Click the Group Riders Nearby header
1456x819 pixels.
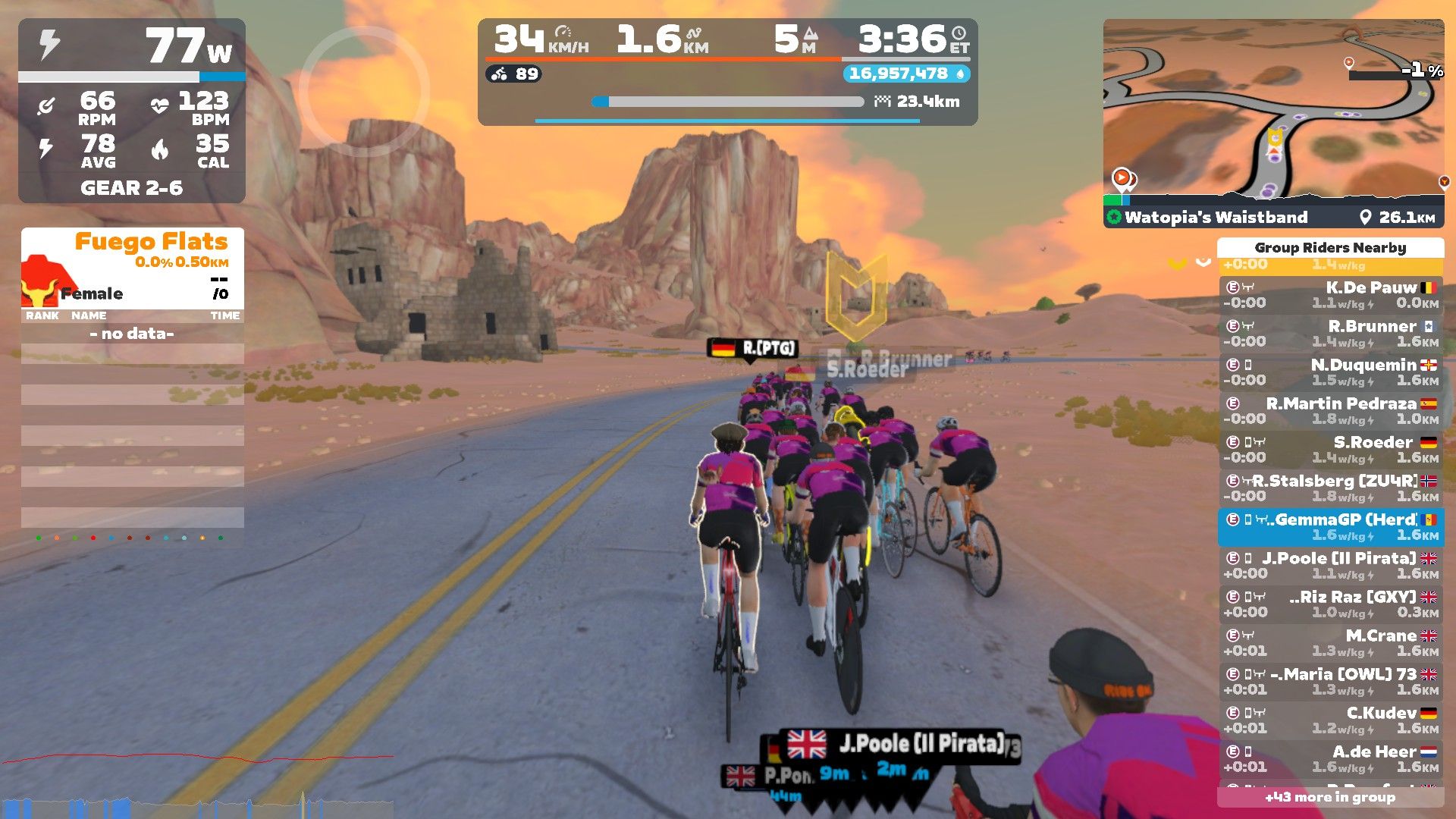tap(1330, 248)
